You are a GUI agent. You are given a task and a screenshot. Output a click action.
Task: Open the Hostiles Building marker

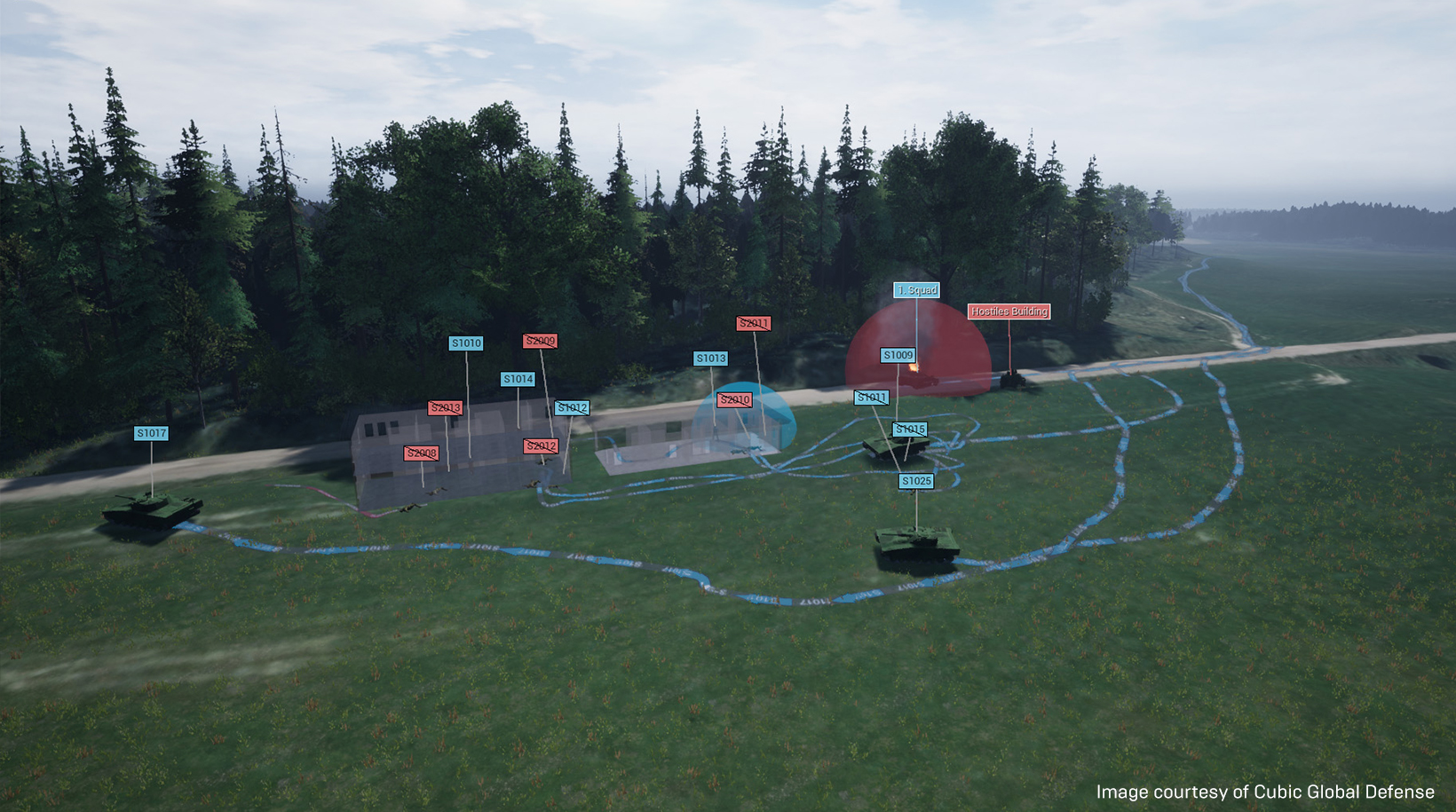tap(1008, 311)
